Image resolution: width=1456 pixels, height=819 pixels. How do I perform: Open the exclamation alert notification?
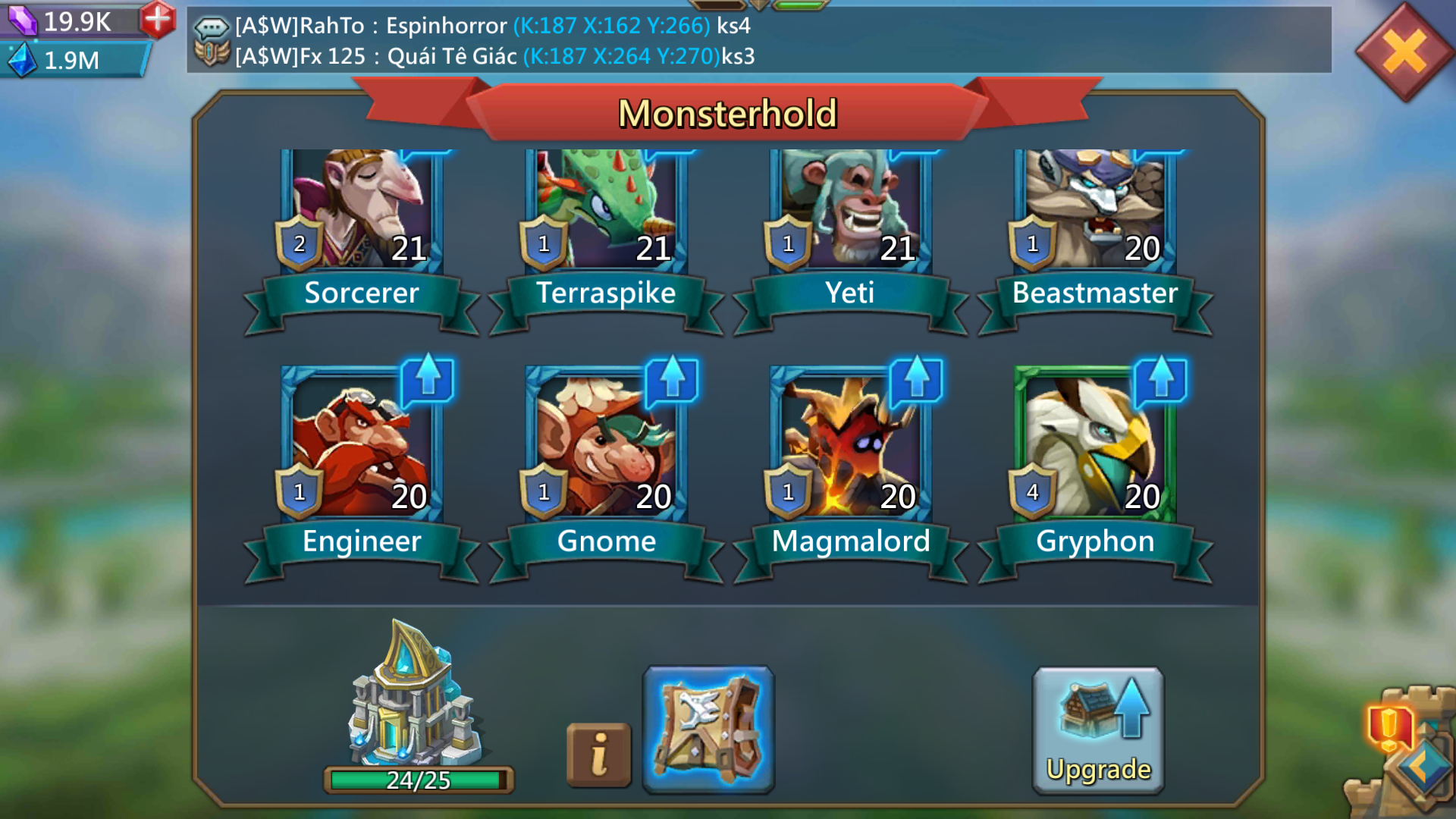coord(1389,728)
